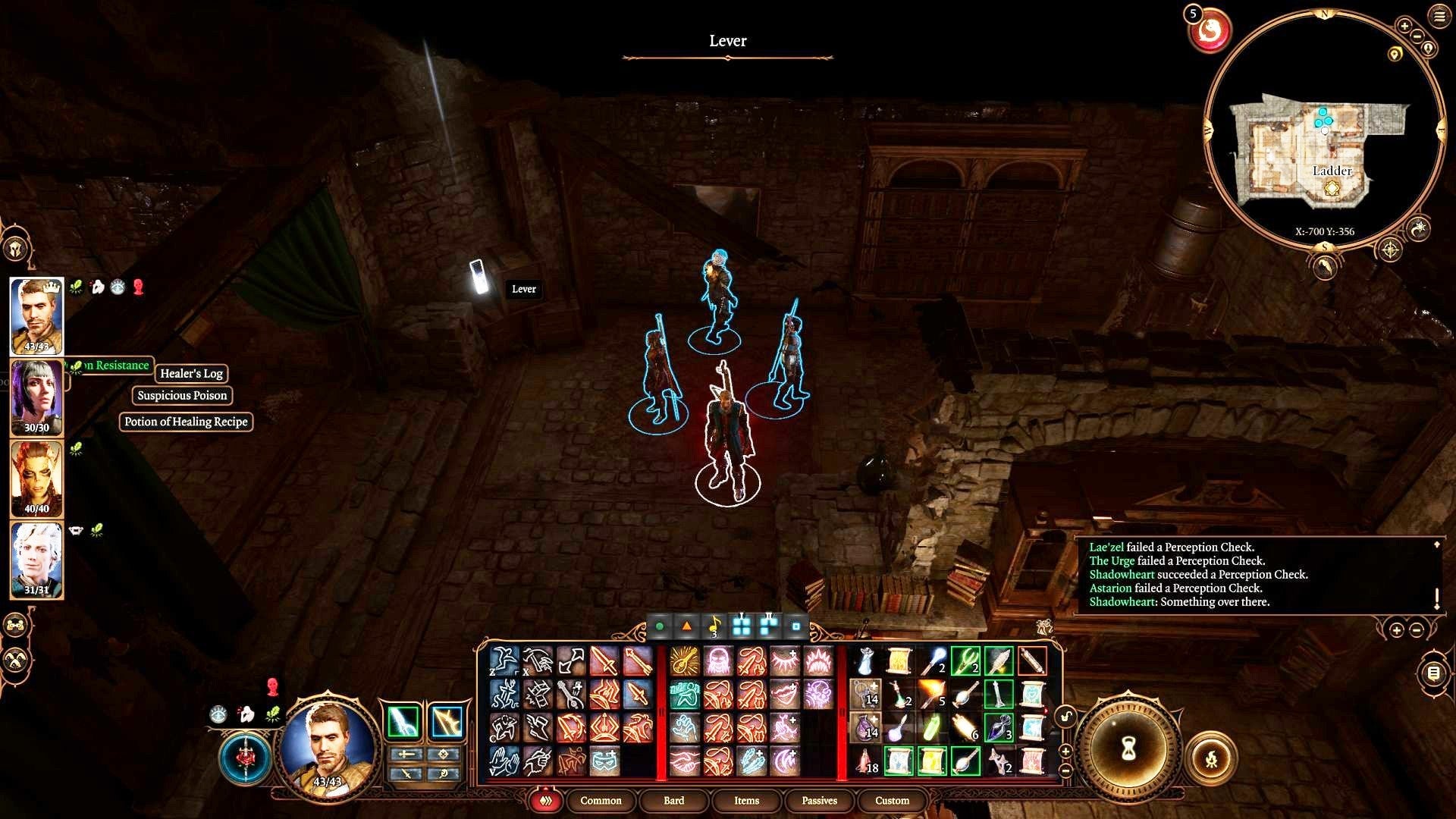Click the Suspicious Poison label
The height and width of the screenshot is (819, 1456).
pos(182,395)
